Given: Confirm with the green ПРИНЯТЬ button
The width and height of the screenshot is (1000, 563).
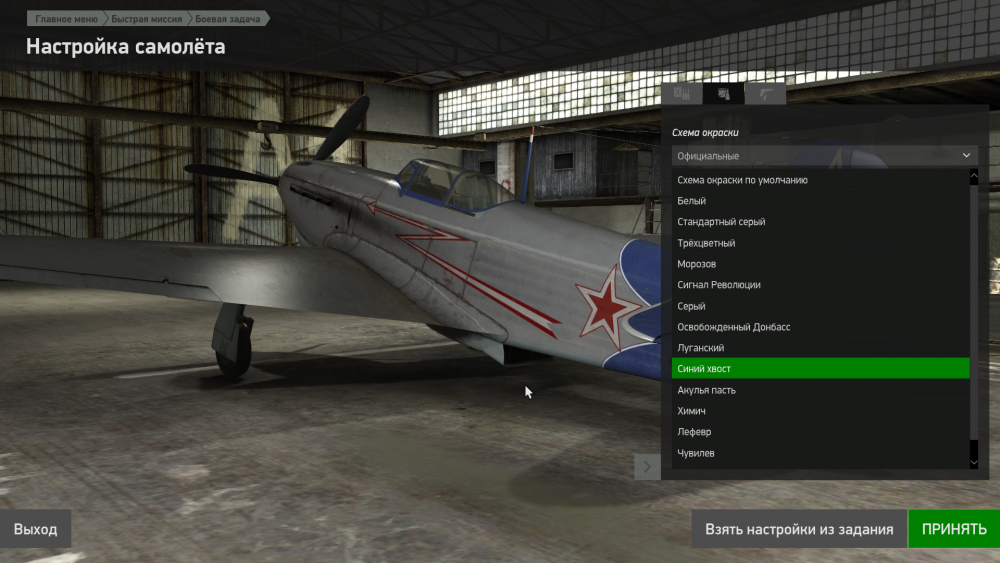Looking at the screenshot, I should (x=953, y=529).
